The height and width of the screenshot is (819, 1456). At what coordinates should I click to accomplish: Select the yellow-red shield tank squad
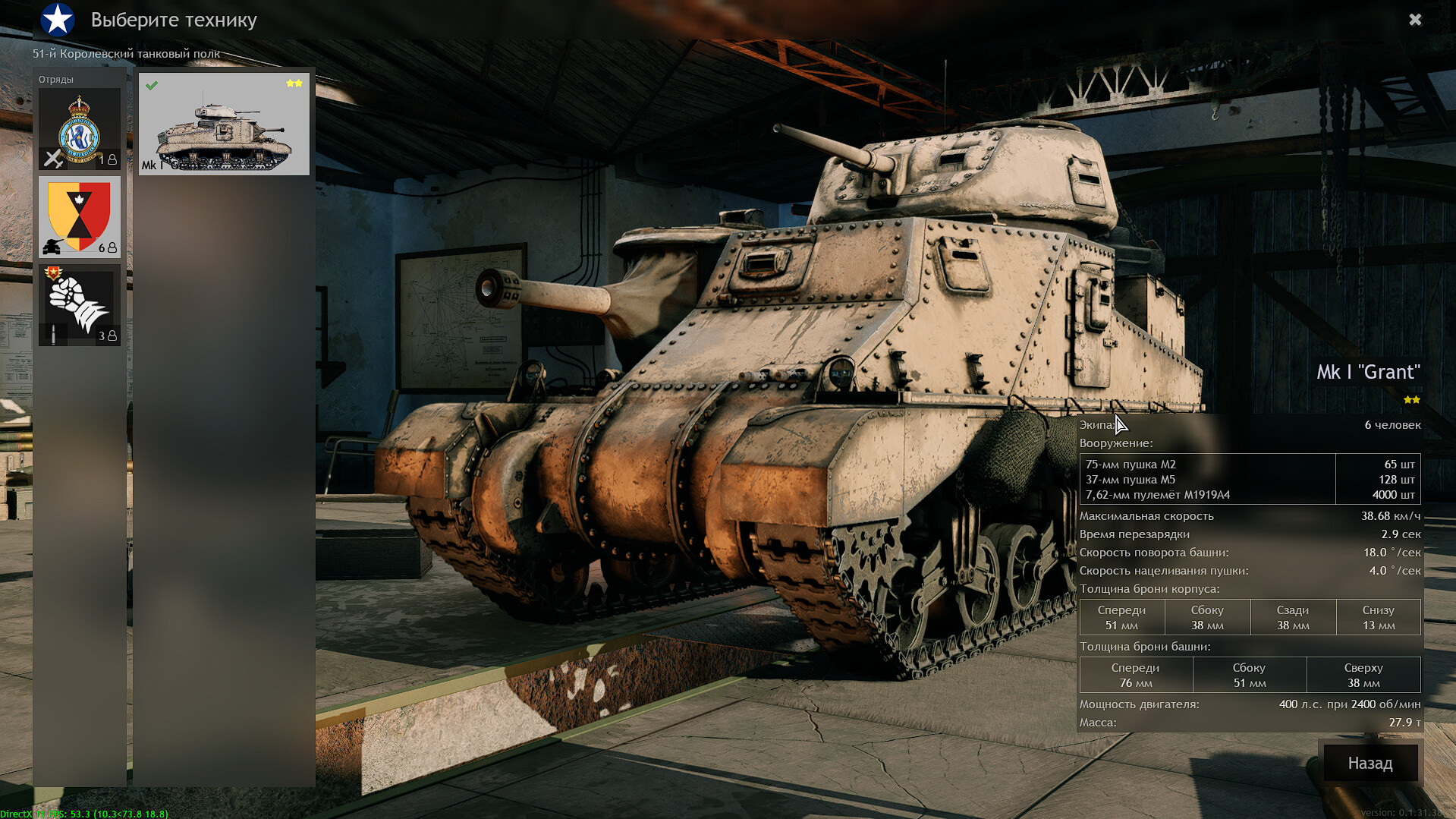point(80,217)
